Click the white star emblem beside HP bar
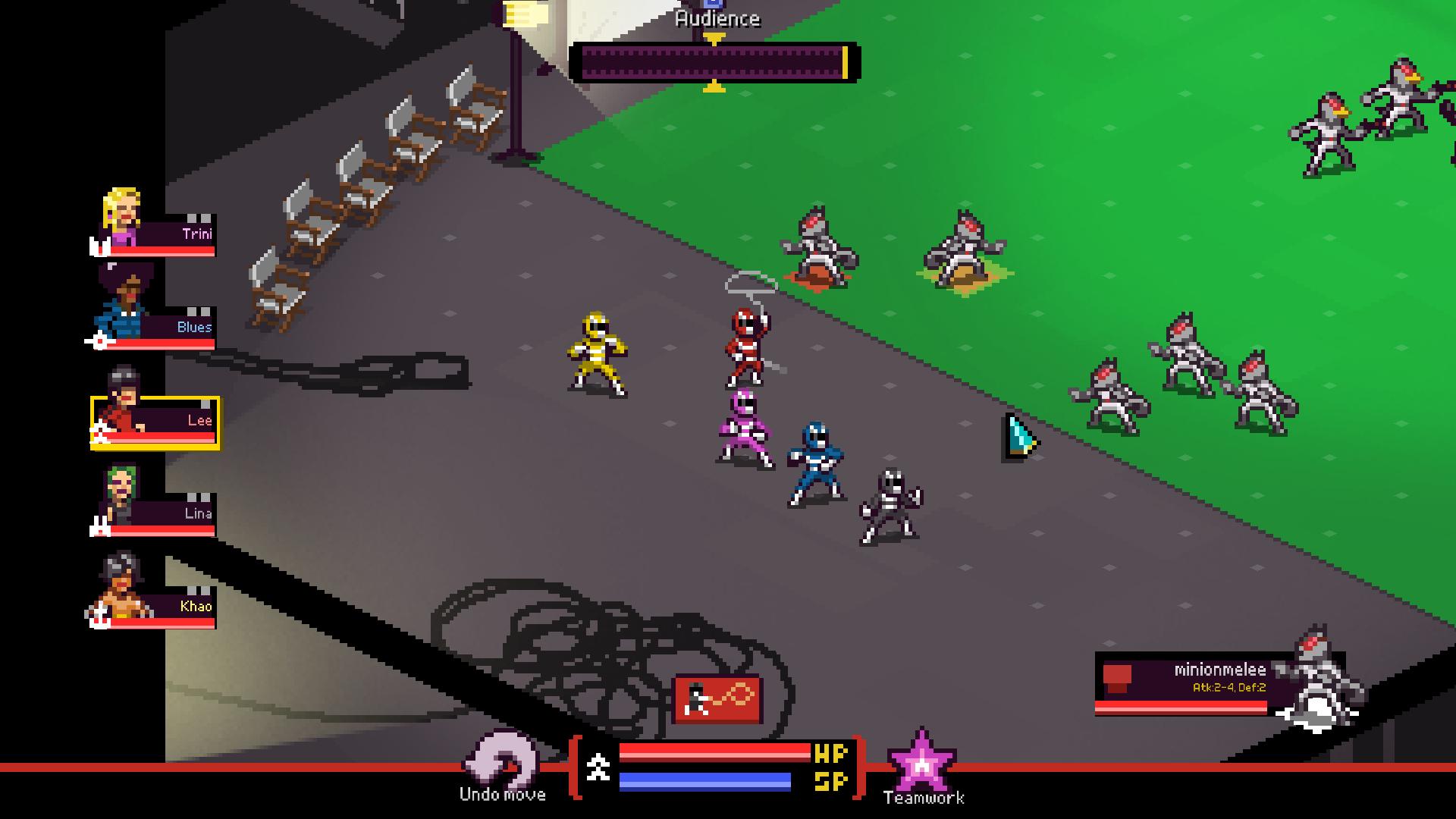 (x=599, y=767)
